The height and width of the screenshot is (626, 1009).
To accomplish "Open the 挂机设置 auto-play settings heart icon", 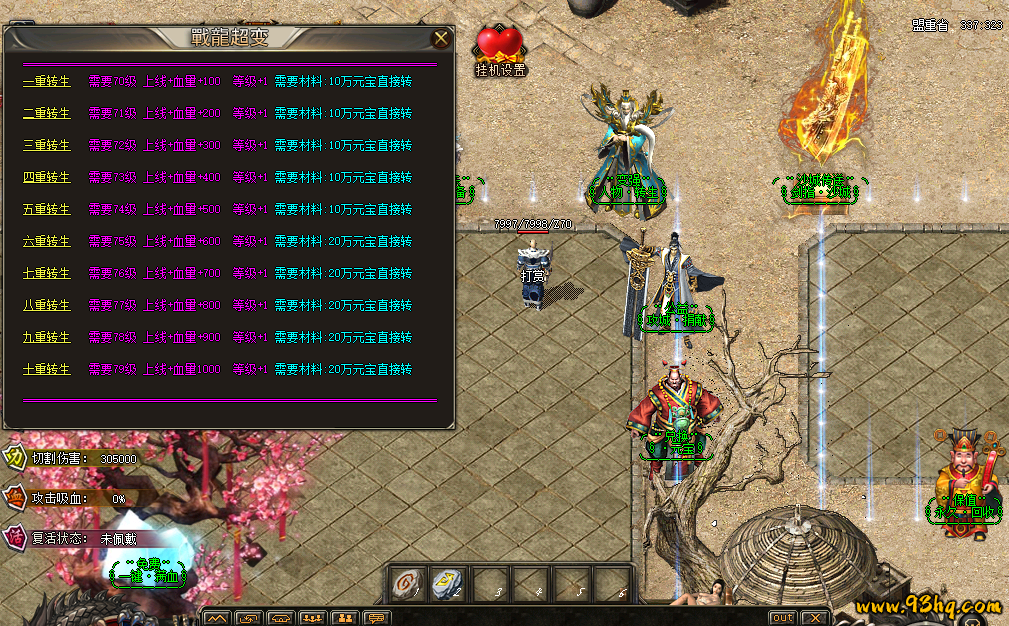I will tap(499, 48).
